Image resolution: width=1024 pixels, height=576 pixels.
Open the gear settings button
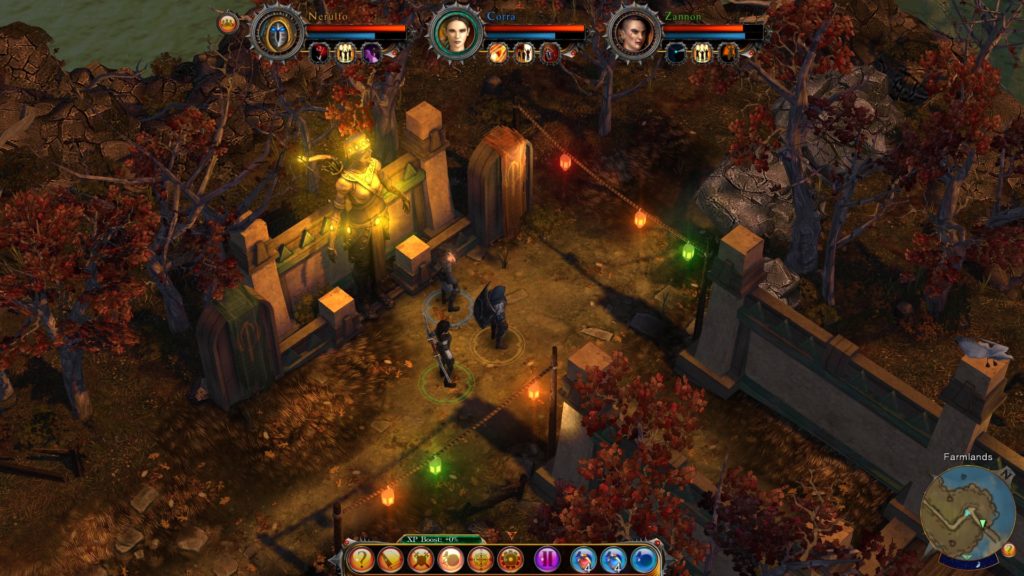click(510, 559)
